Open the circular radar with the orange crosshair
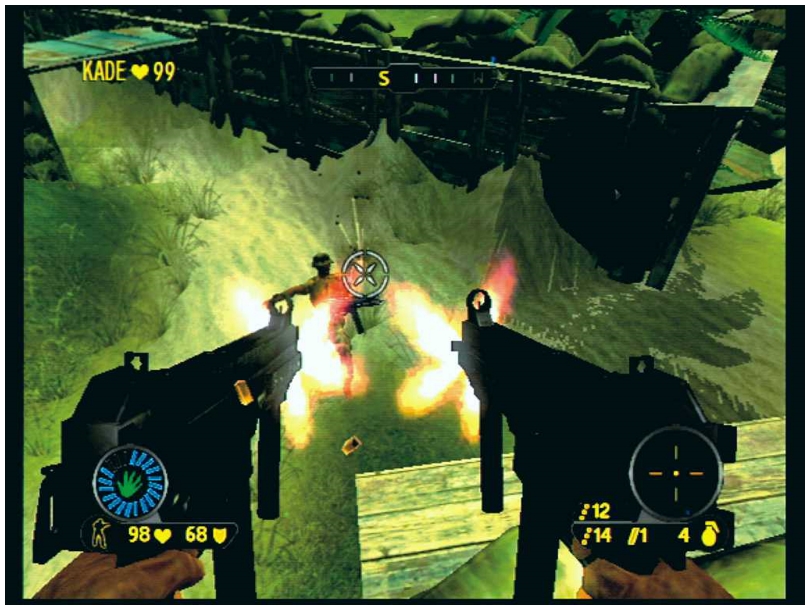This screenshot has width=810, height=610. click(x=674, y=471)
